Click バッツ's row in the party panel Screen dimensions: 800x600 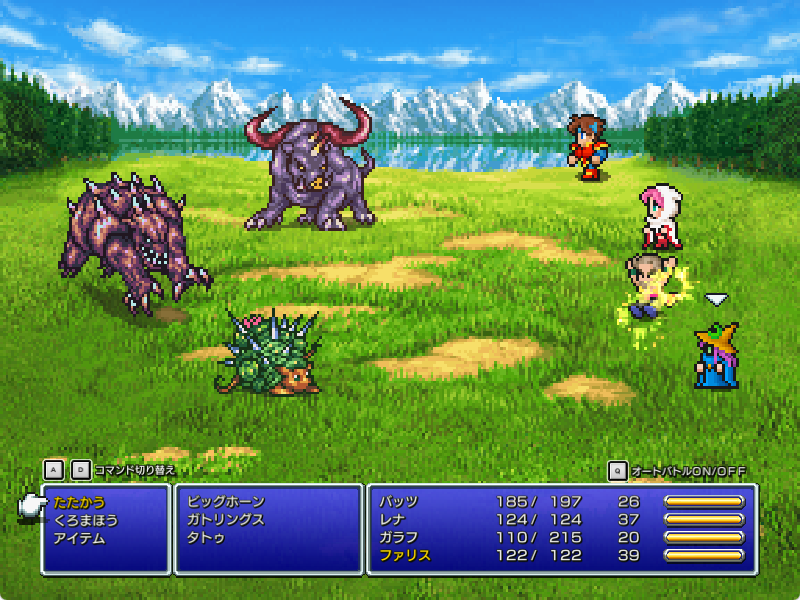(x=400, y=502)
